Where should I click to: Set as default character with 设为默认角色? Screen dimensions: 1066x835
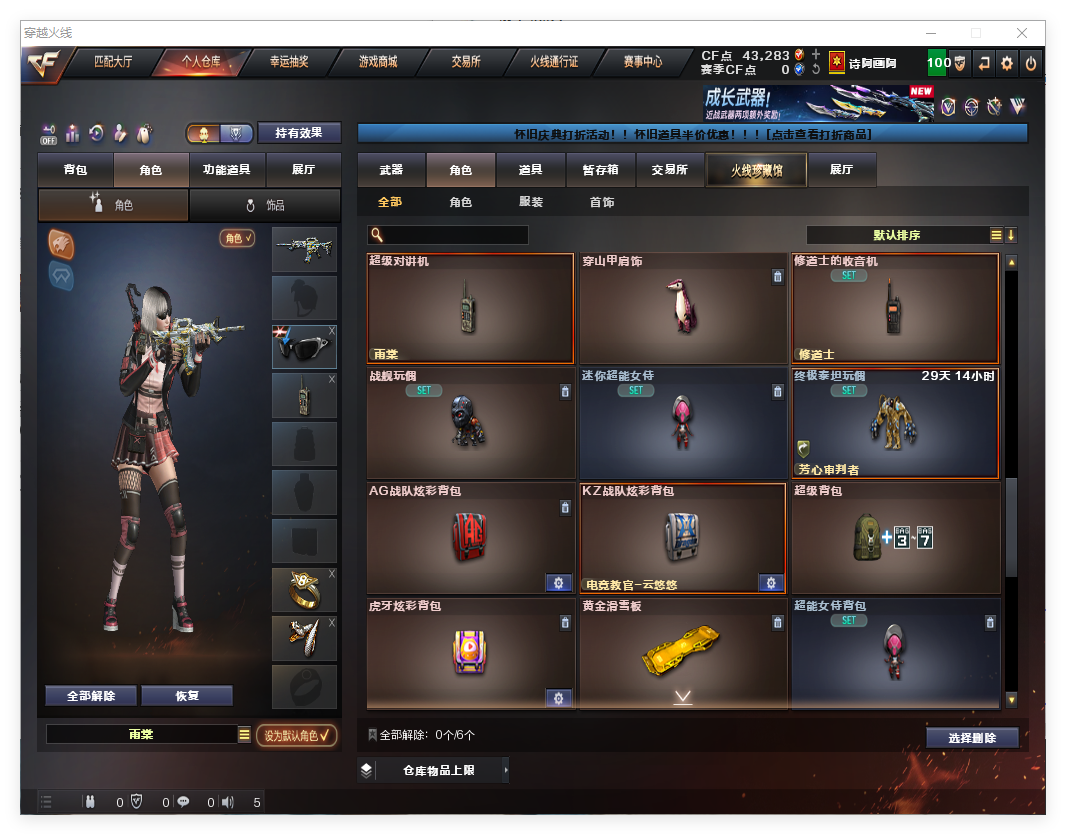point(296,735)
